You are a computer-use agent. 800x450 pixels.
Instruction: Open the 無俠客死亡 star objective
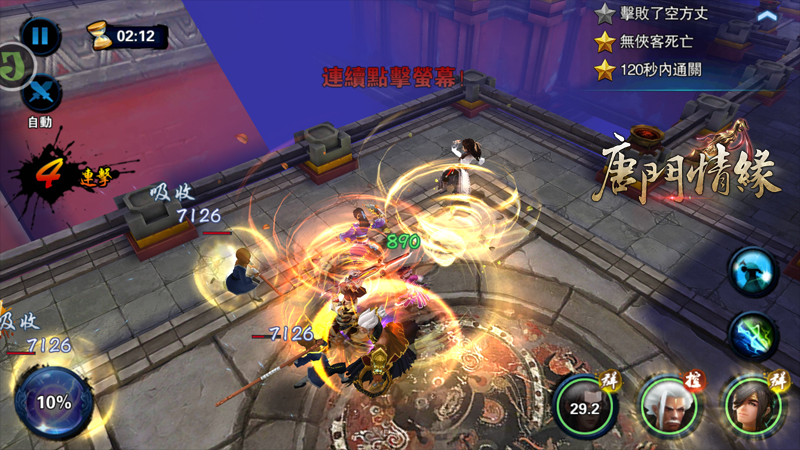[655, 42]
